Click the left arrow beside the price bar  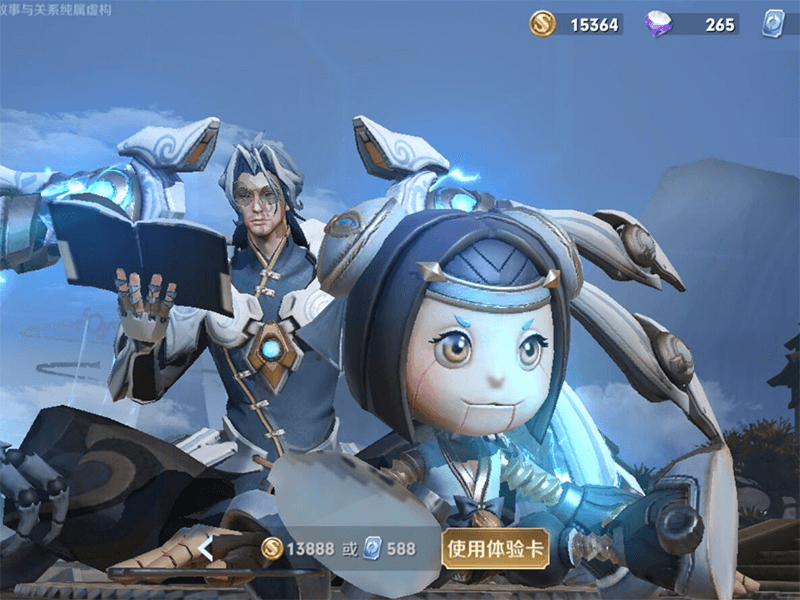207,548
